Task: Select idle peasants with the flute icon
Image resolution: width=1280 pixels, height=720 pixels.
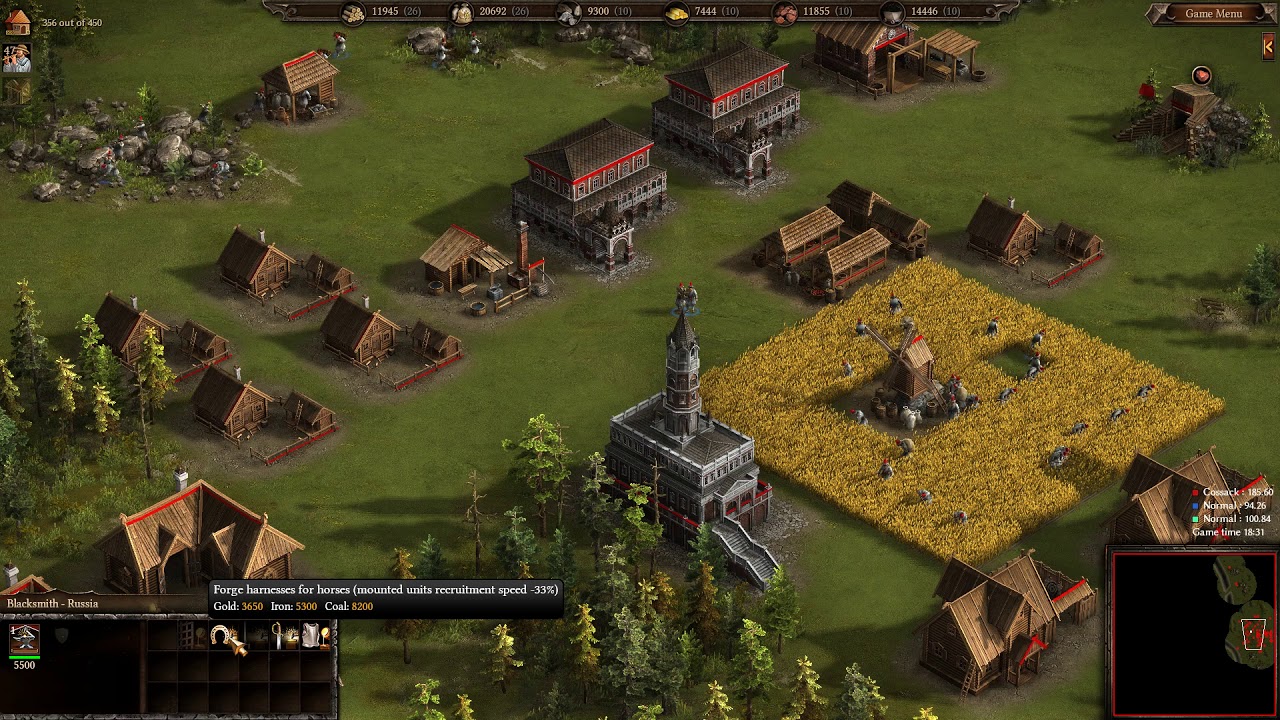Action: (16, 58)
